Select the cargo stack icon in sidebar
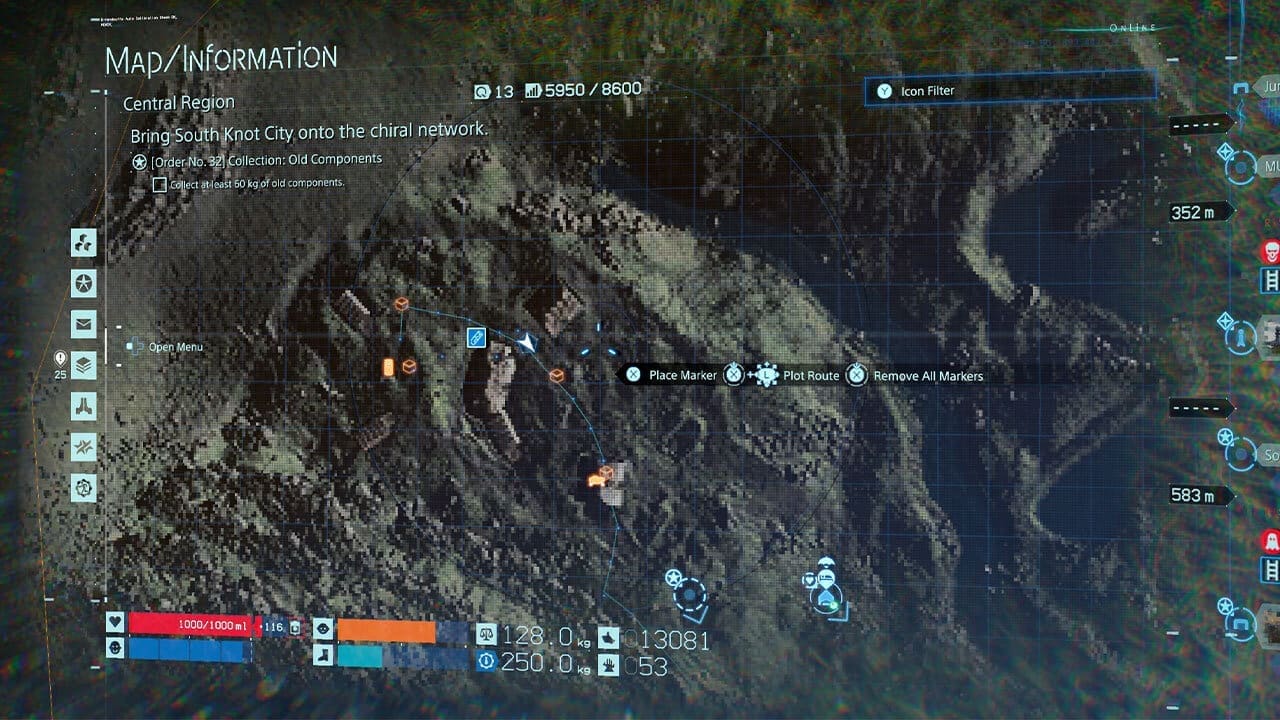This screenshot has height=720, width=1280. point(83,366)
